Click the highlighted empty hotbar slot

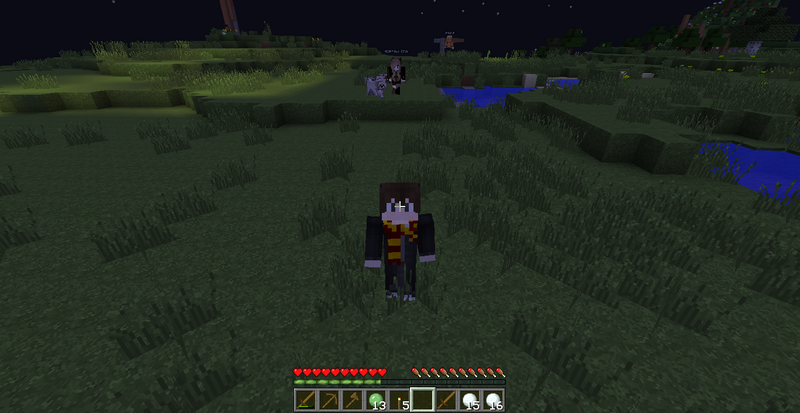(424, 401)
